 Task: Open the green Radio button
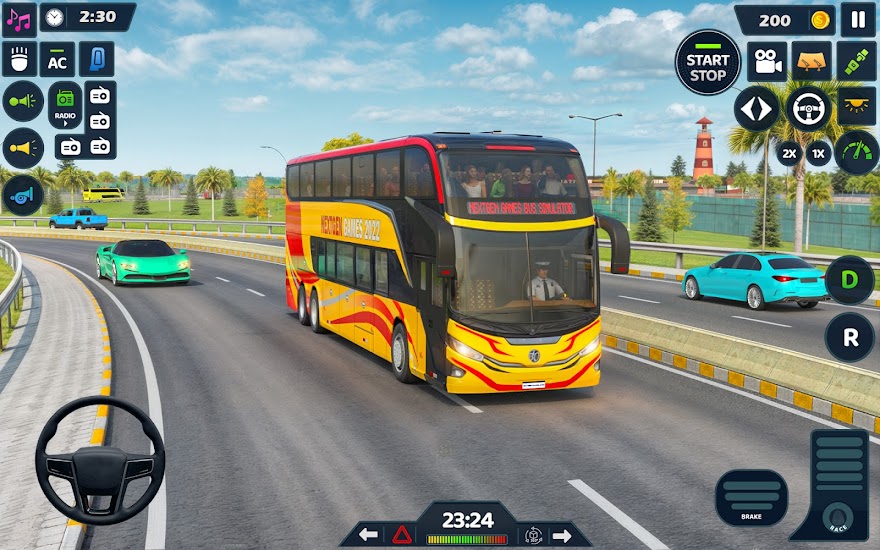tap(65, 104)
